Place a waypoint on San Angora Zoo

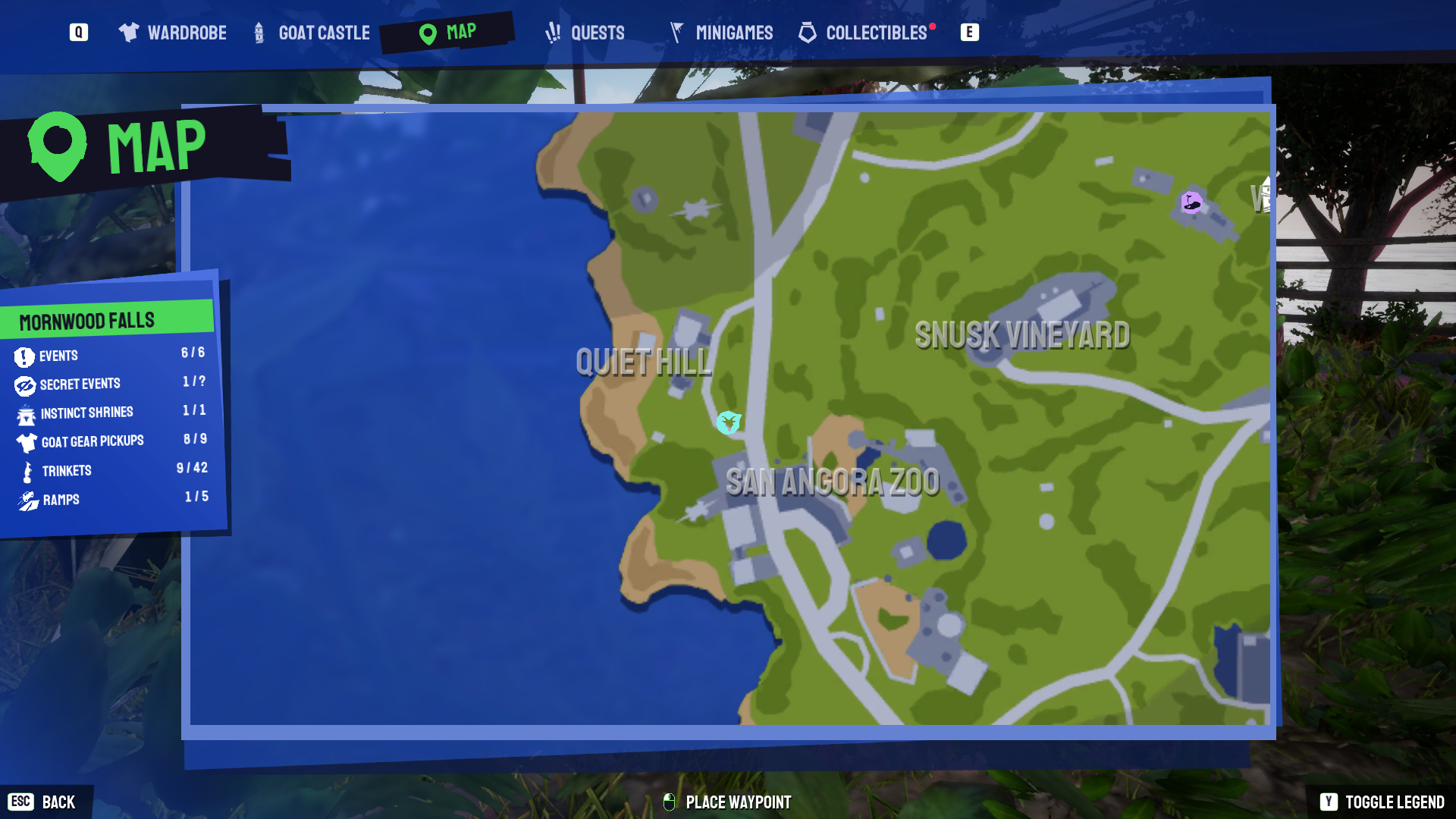coord(834,482)
